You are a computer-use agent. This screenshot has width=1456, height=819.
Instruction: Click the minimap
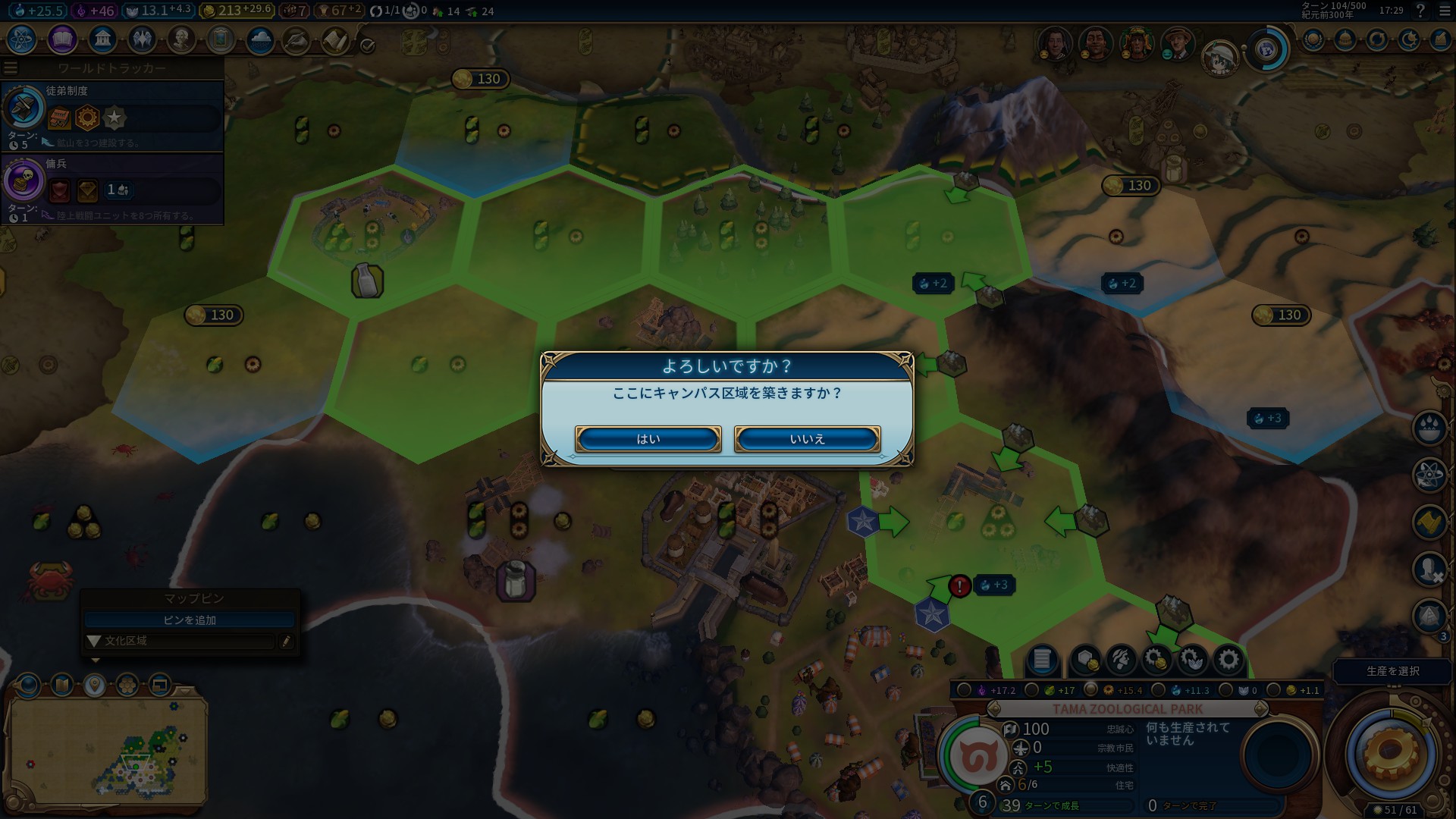(x=107, y=748)
